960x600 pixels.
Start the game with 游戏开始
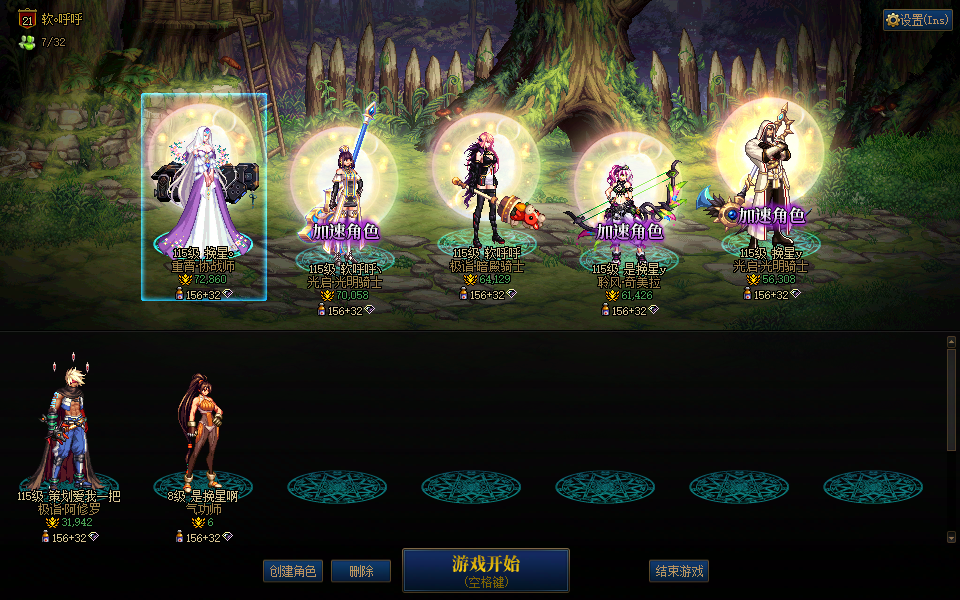pyautogui.click(x=485, y=569)
